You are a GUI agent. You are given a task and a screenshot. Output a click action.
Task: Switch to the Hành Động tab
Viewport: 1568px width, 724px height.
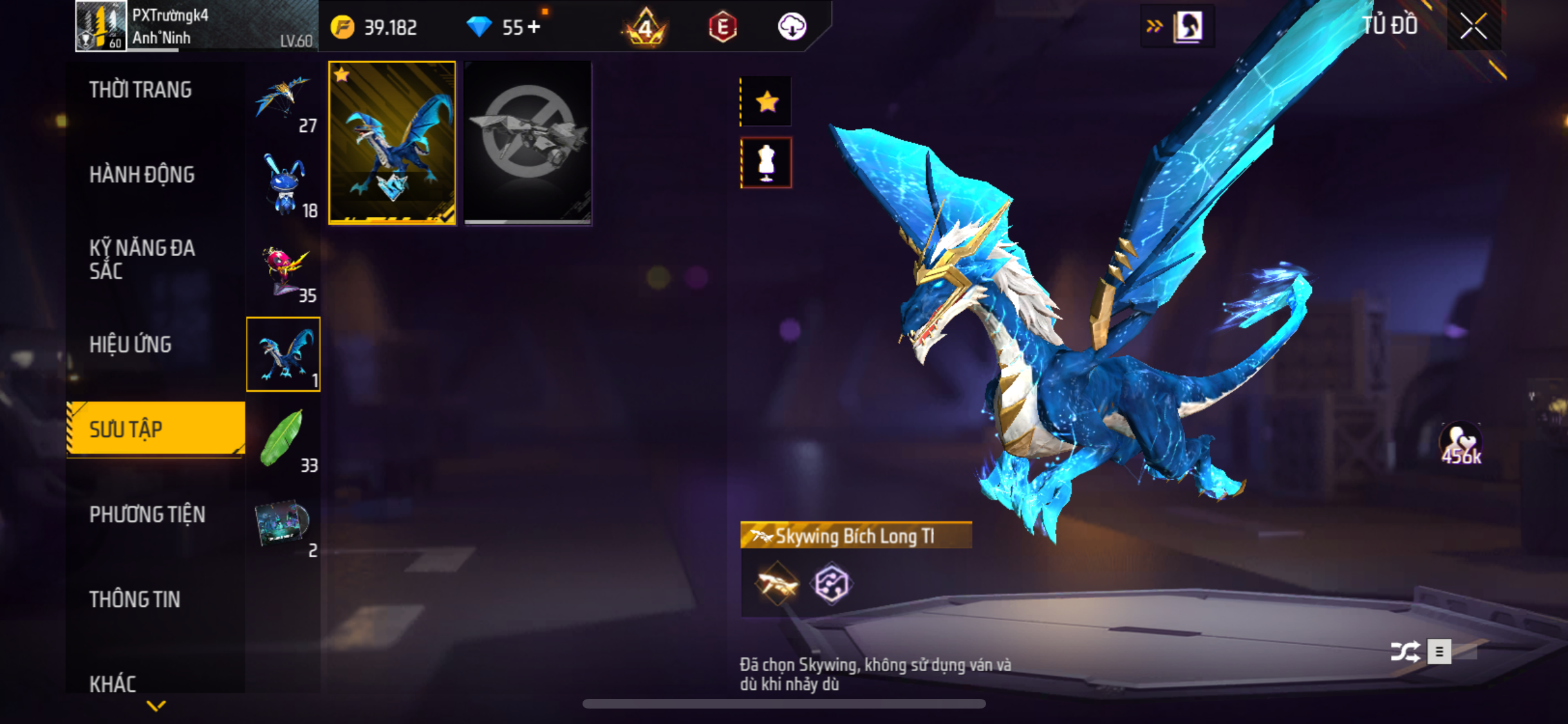(142, 175)
